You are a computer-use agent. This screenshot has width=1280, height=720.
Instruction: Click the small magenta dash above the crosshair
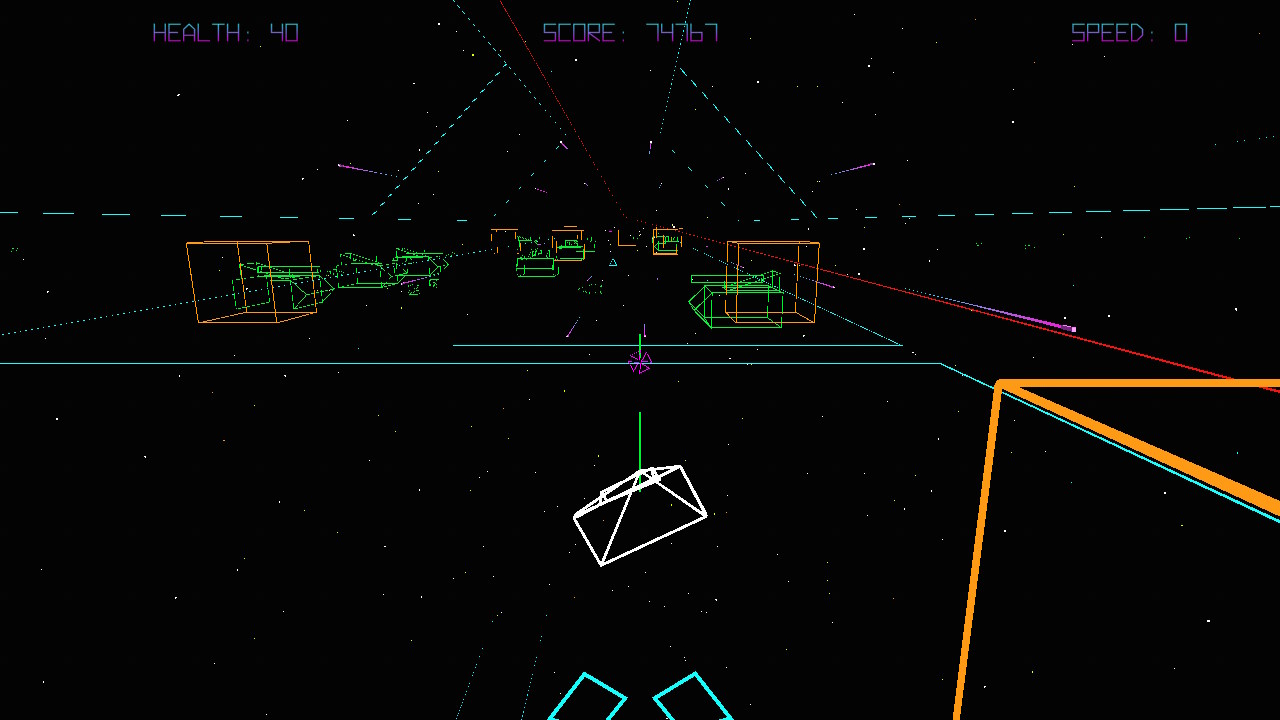(643, 330)
